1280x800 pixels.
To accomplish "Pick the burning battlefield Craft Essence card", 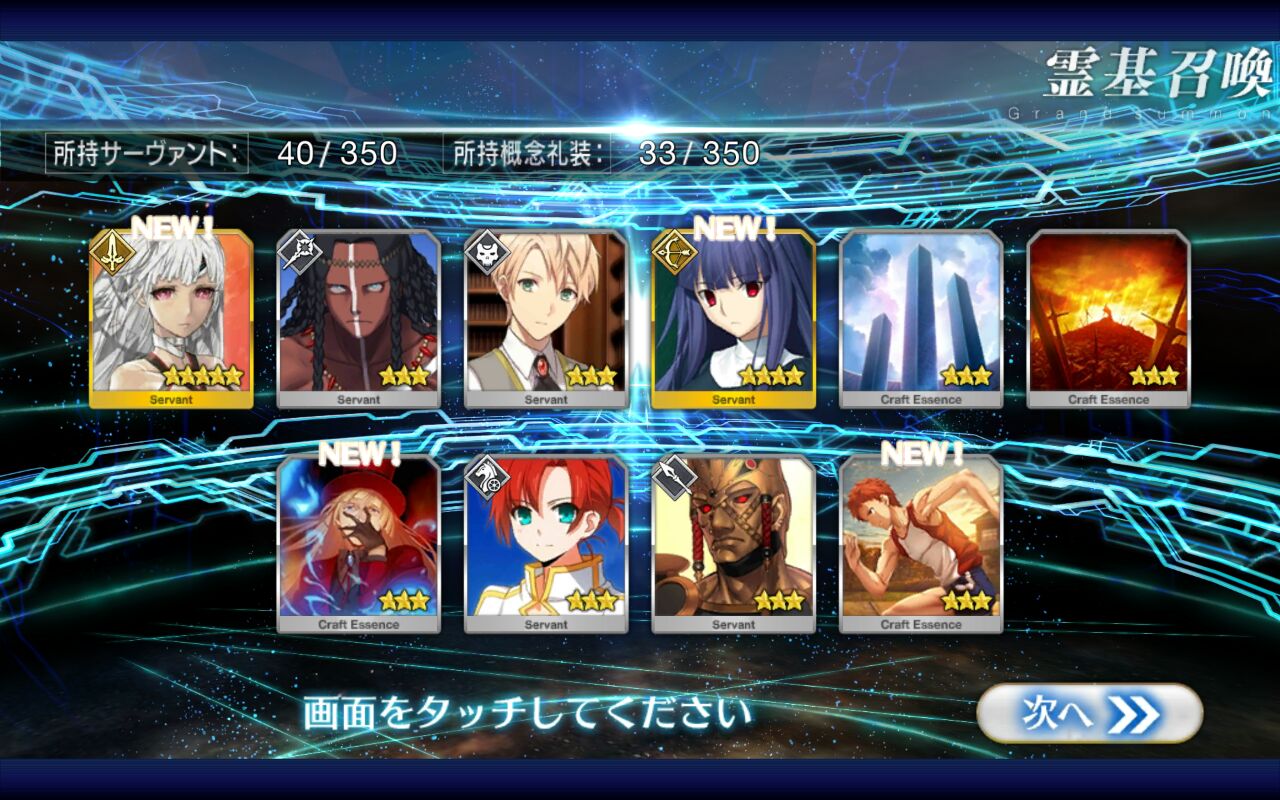I will point(1108,319).
